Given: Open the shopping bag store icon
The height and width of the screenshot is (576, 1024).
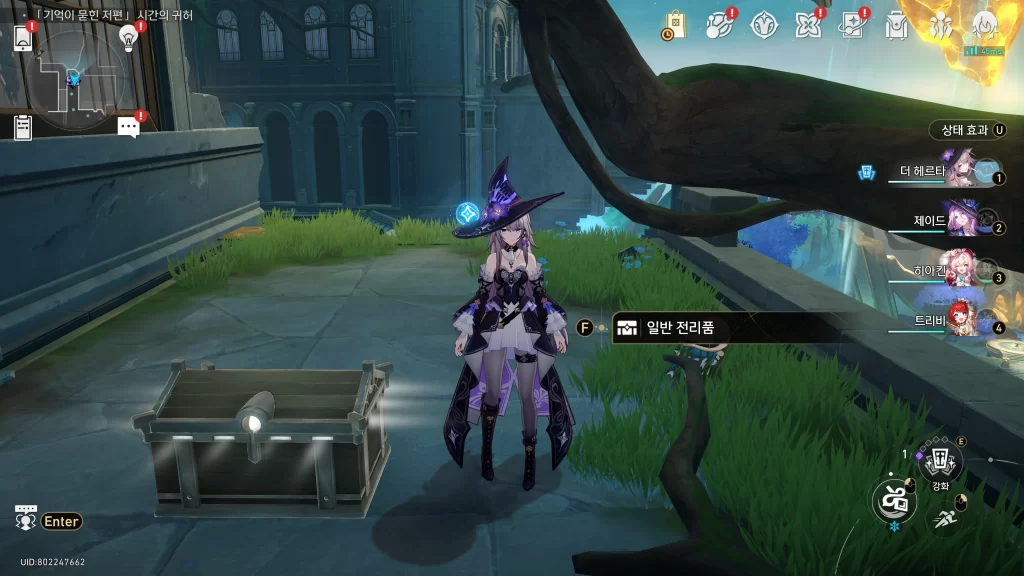Looking at the screenshot, I should pos(675,25).
